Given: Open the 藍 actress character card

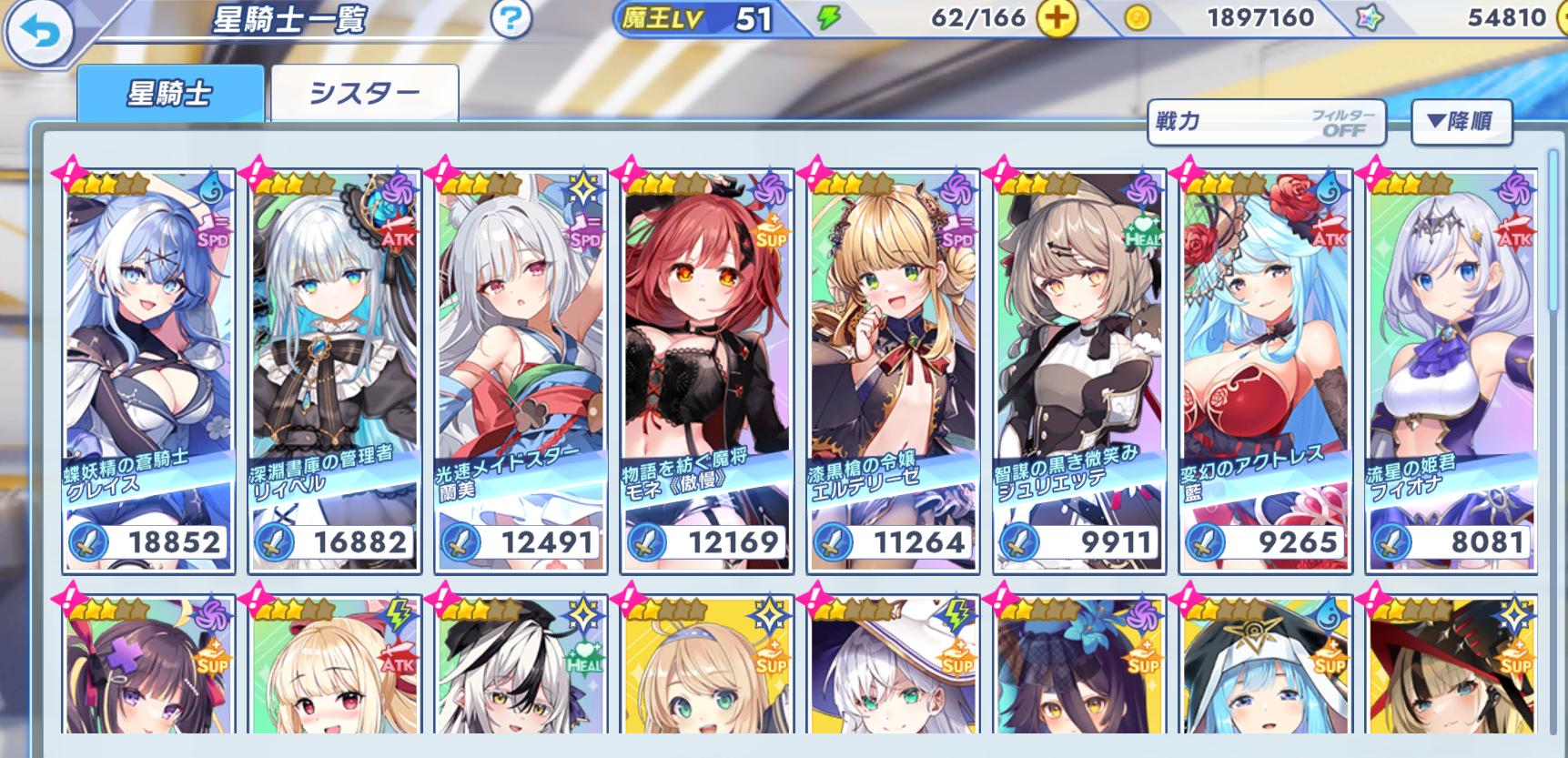Looking at the screenshot, I should [1266, 371].
